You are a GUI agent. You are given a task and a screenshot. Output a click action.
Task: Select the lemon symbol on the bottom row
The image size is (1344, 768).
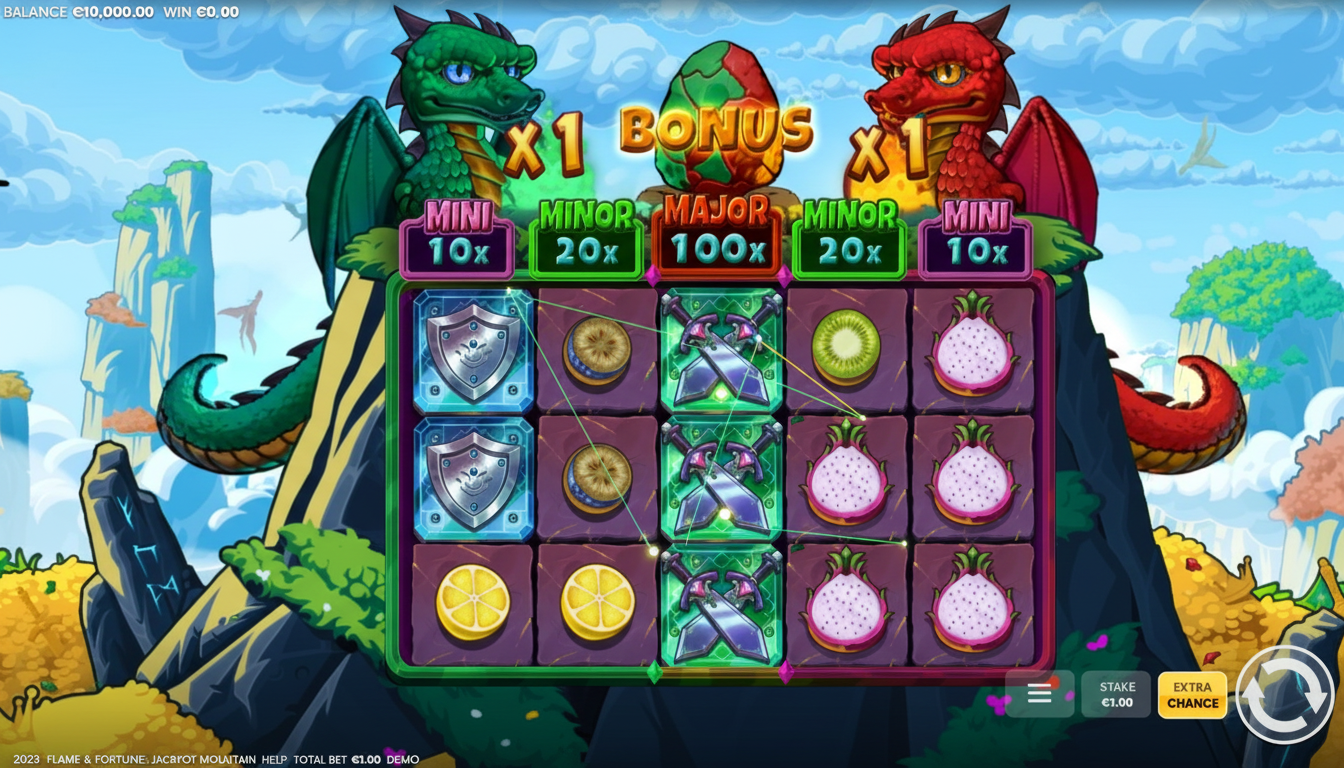tap(470, 598)
